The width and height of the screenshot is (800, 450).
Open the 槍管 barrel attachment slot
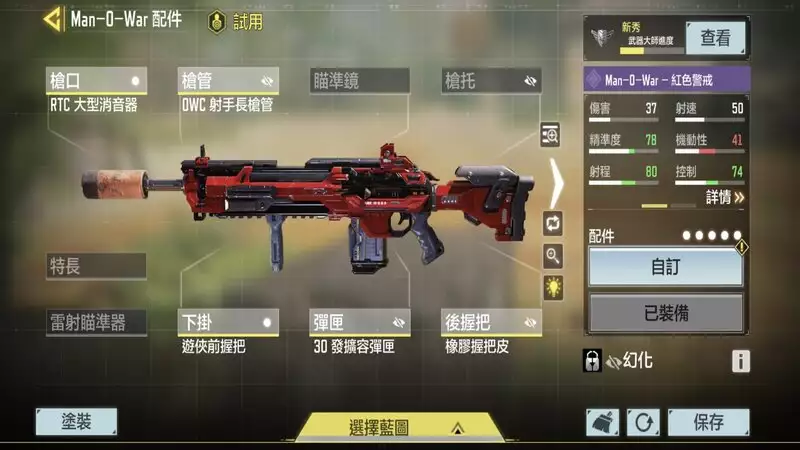pos(228,81)
